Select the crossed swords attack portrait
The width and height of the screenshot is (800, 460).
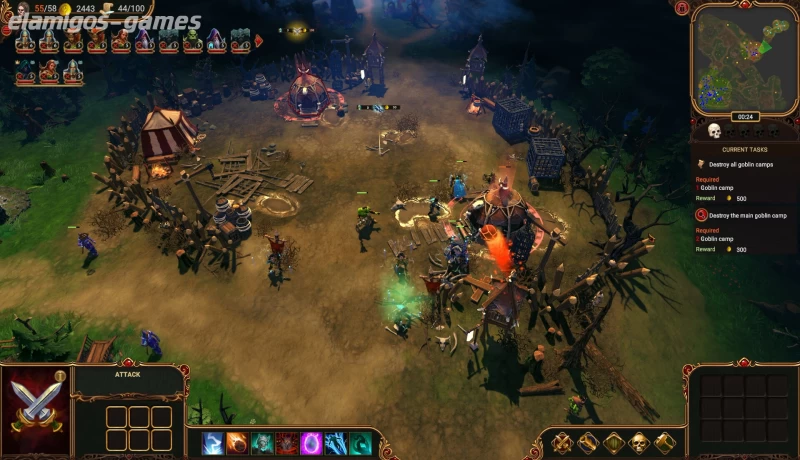click(x=35, y=412)
